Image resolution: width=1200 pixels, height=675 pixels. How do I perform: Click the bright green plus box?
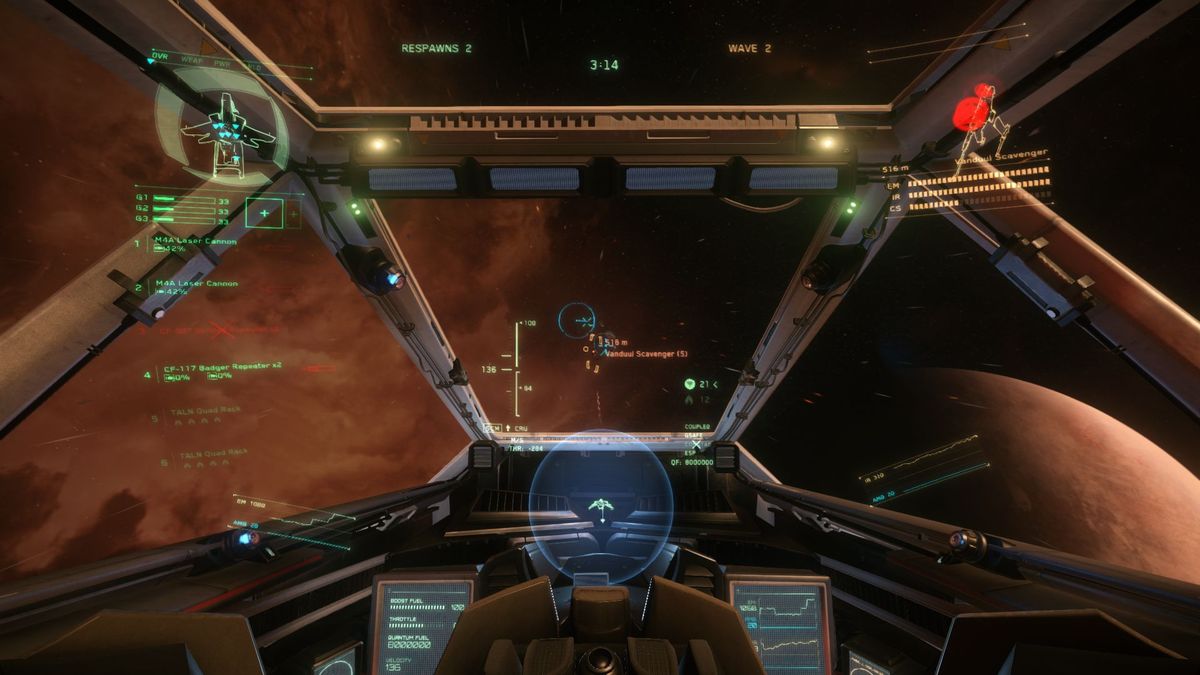(x=264, y=212)
